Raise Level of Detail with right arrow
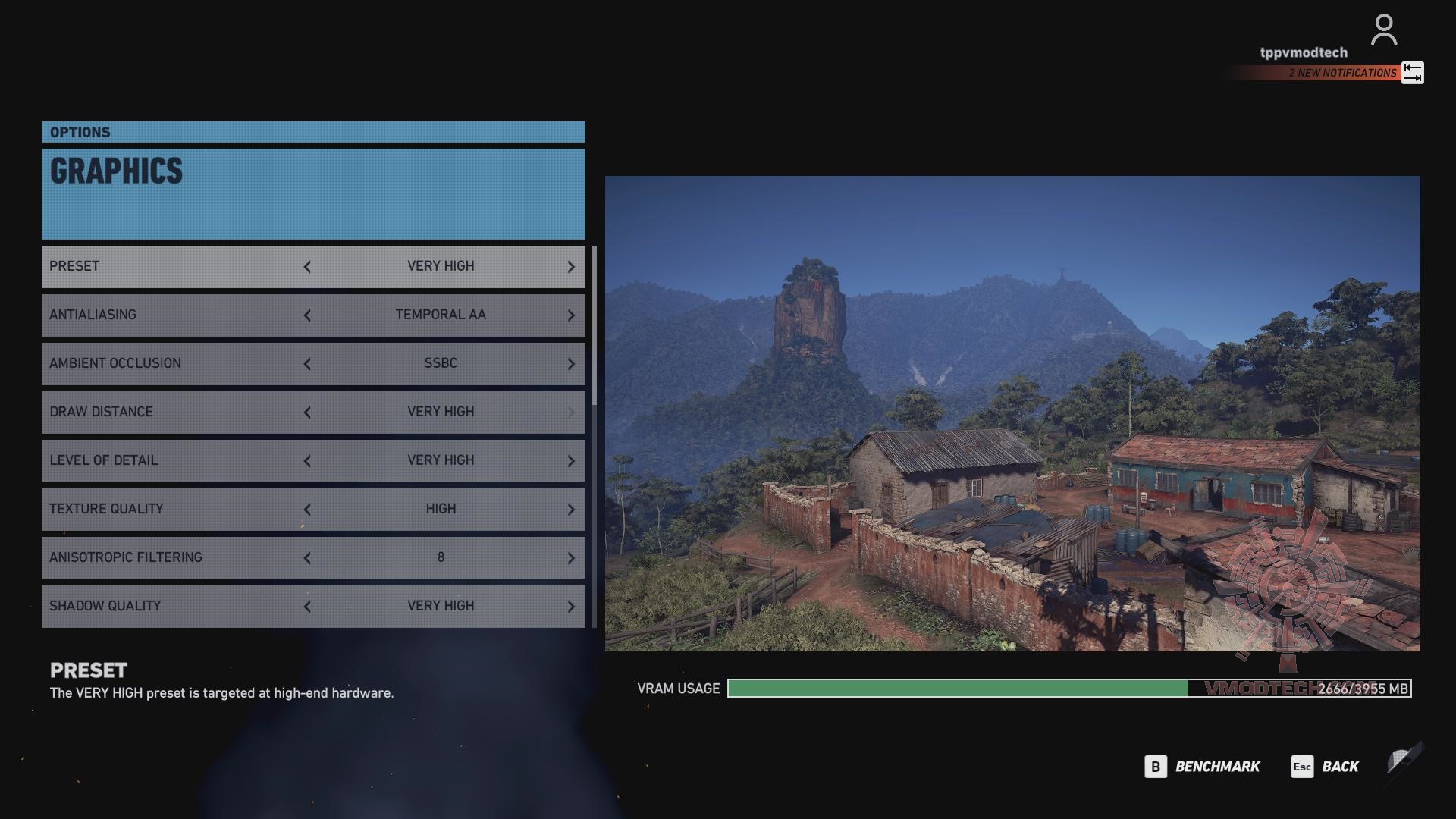 (571, 461)
